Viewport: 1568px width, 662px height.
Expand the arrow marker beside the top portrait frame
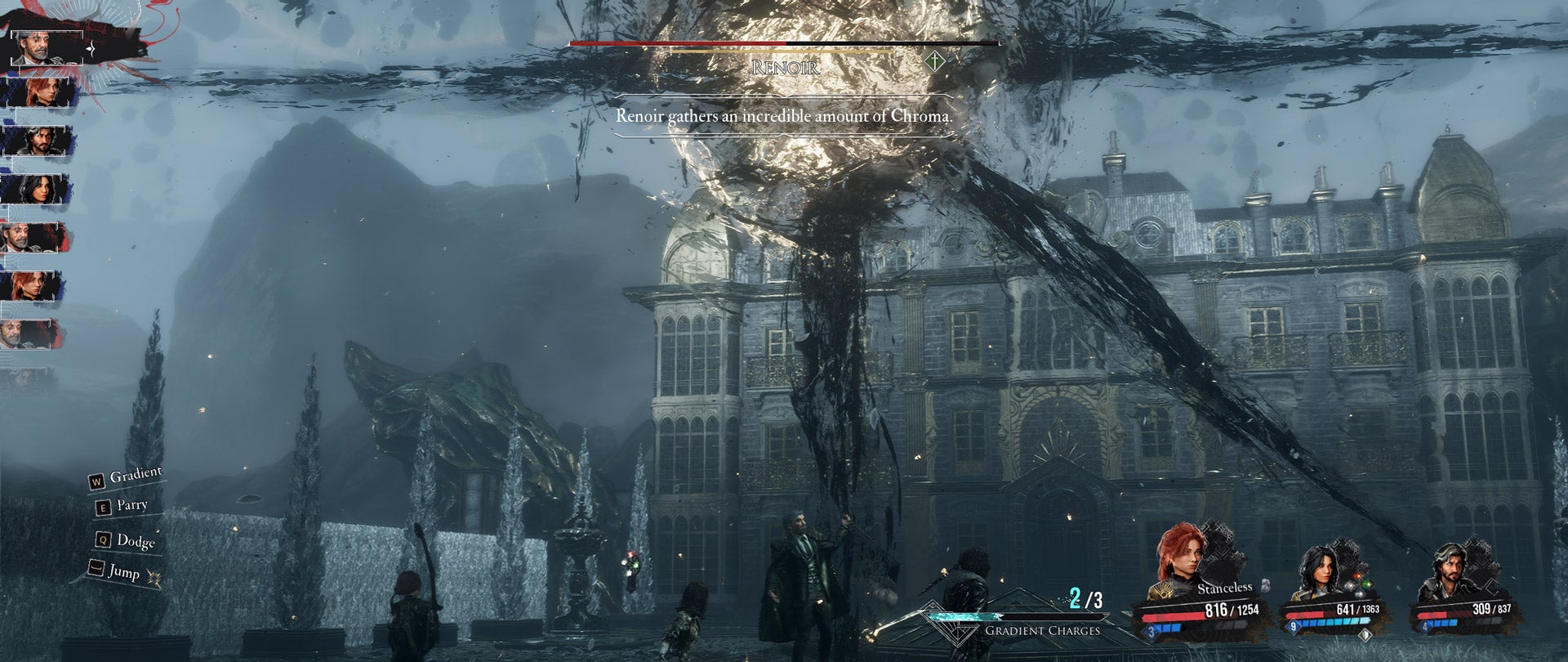pyautogui.click(x=90, y=48)
